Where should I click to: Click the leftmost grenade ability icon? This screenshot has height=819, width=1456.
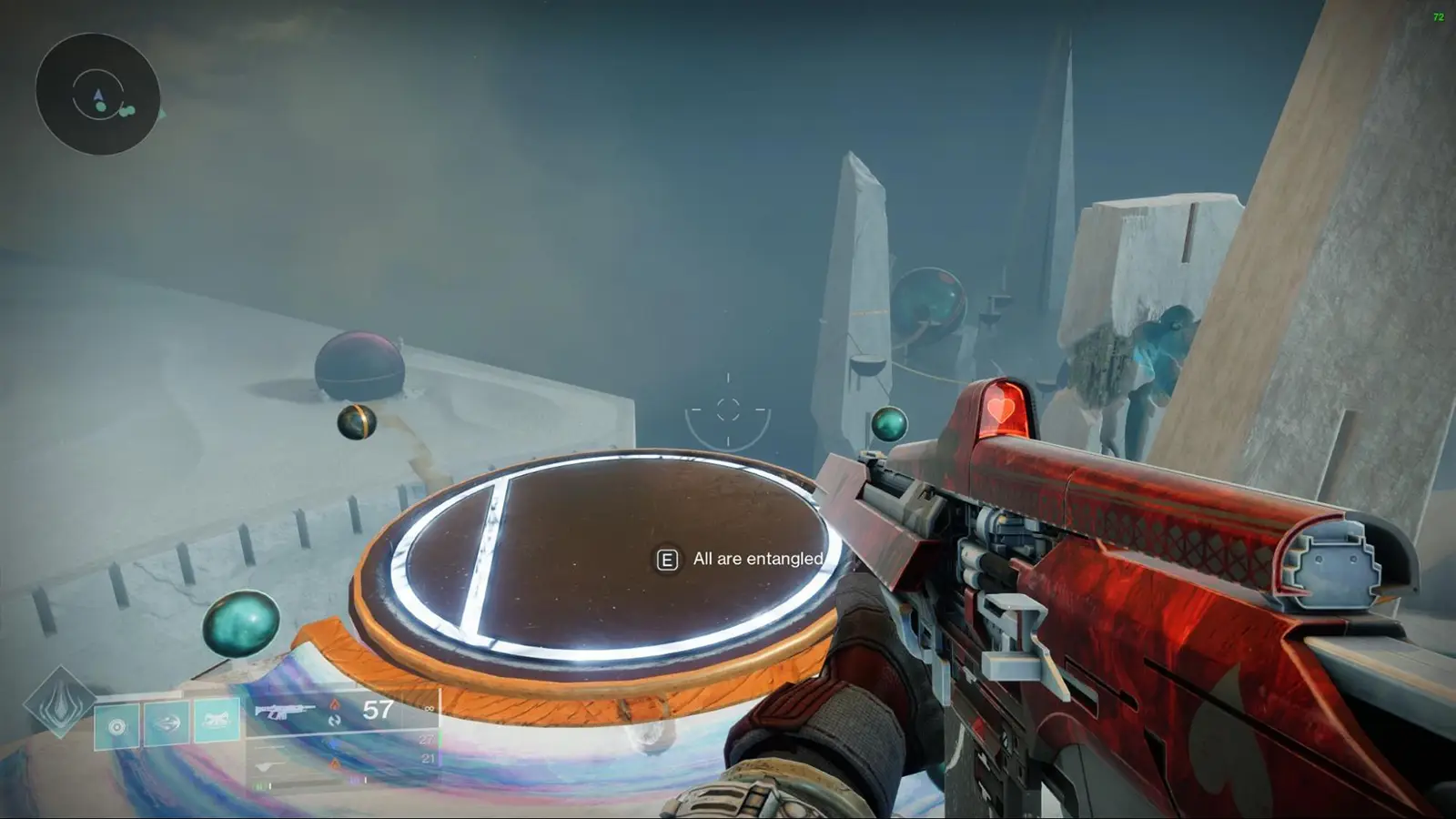coord(116,724)
